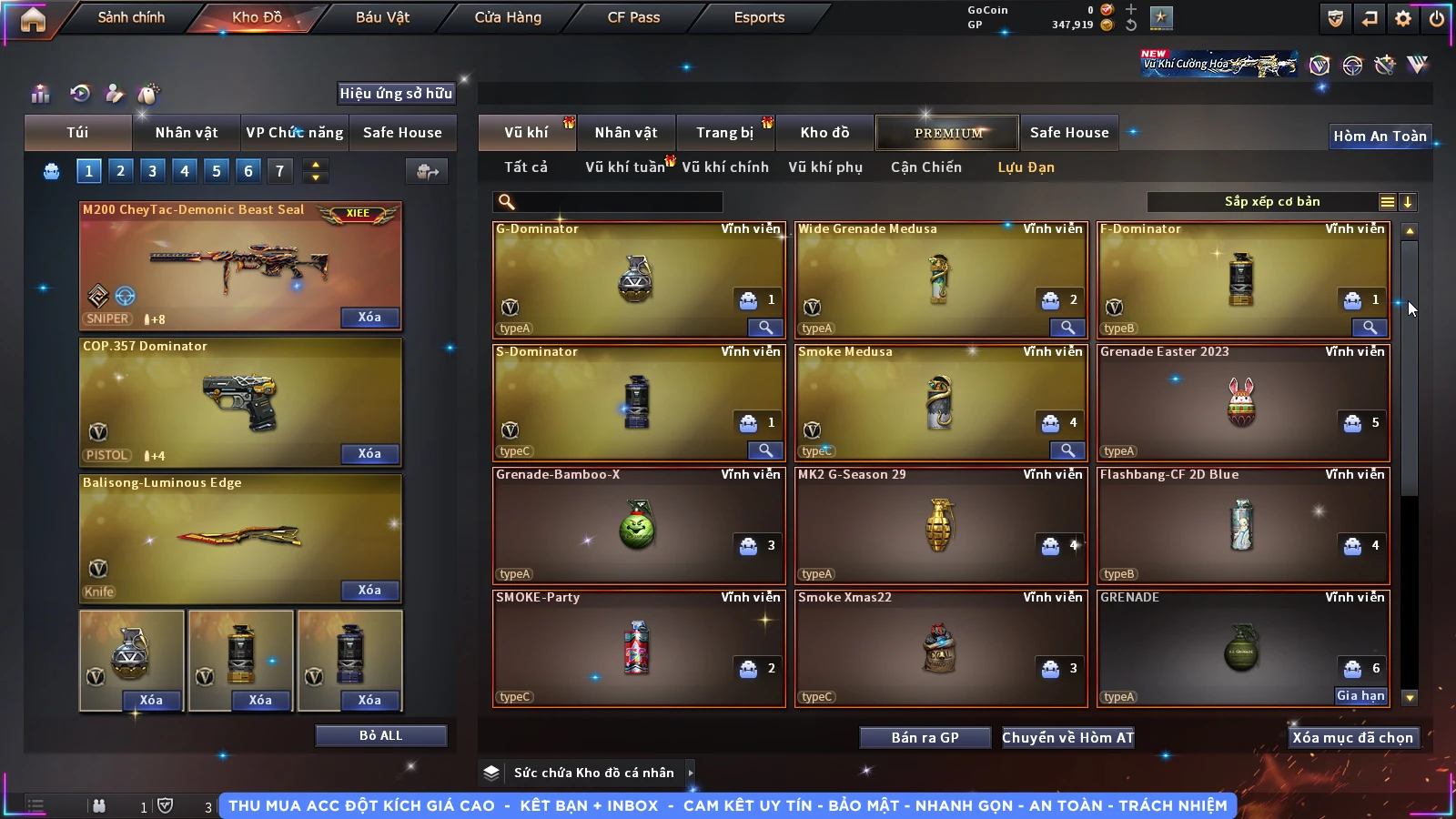Choose bag number 3
The width and height of the screenshot is (1456, 819).
(152, 170)
